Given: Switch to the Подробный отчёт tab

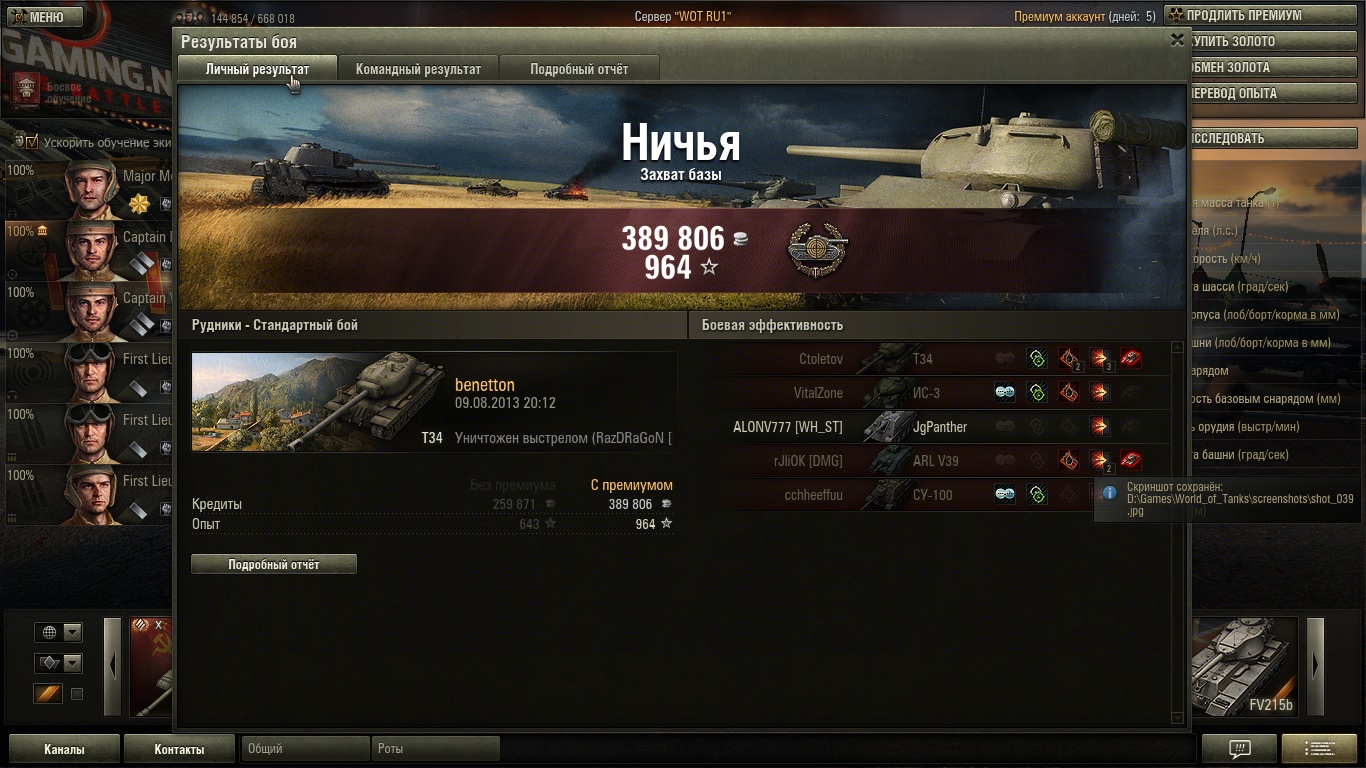Looking at the screenshot, I should pyautogui.click(x=579, y=69).
